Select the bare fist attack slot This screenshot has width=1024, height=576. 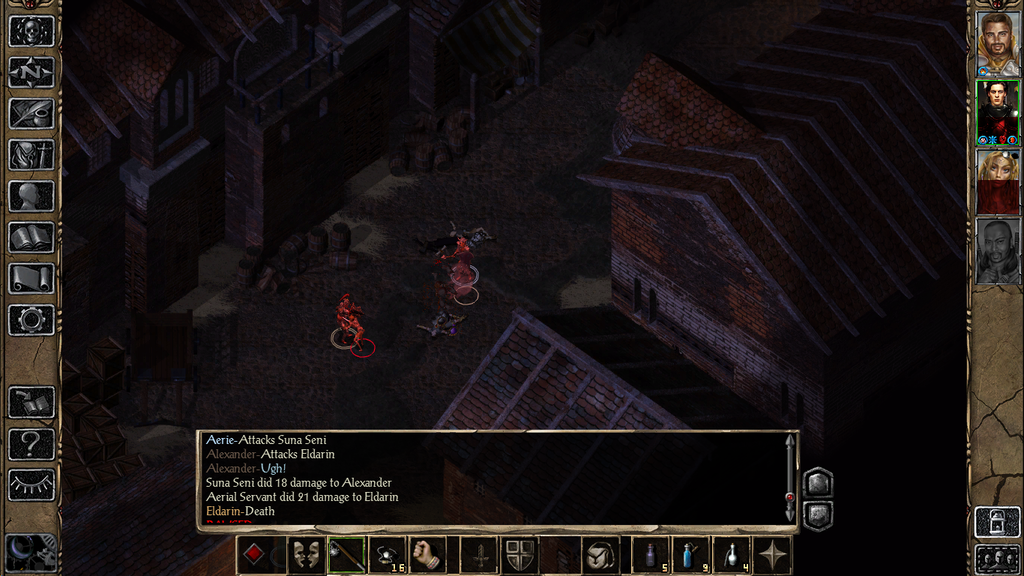click(428, 555)
